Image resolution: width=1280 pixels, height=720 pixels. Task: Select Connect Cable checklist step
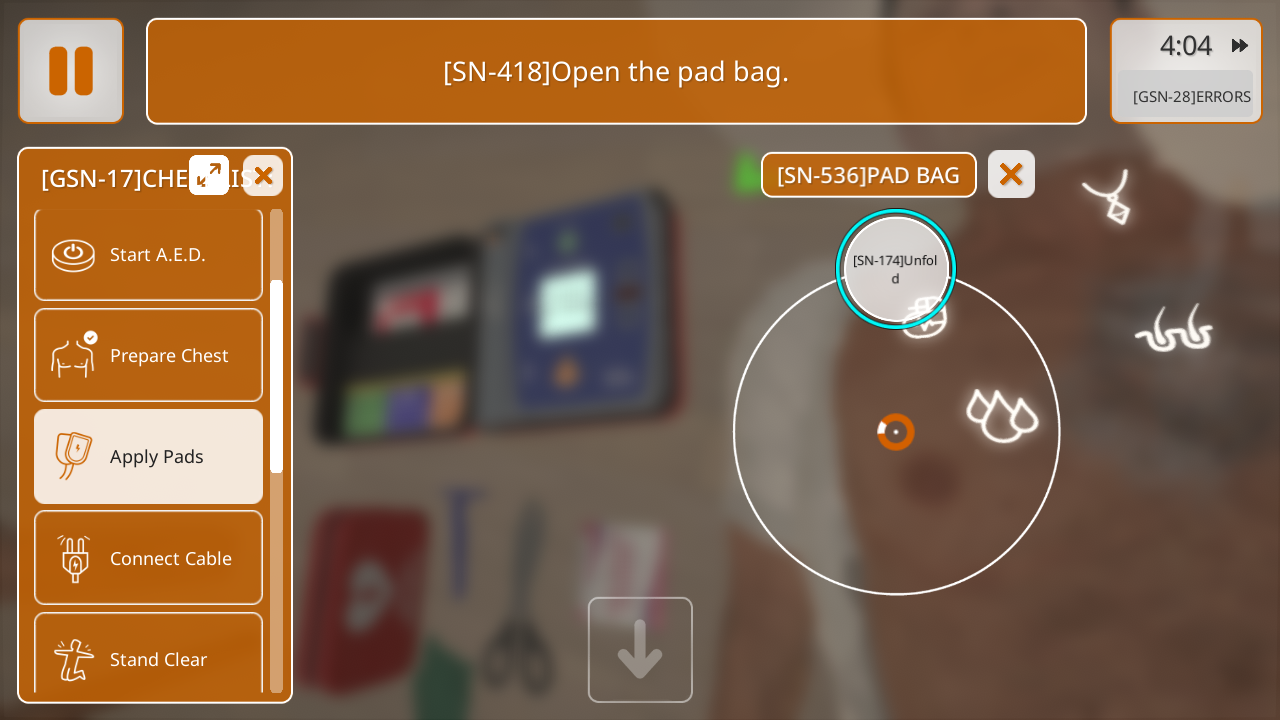pyautogui.click(x=149, y=558)
